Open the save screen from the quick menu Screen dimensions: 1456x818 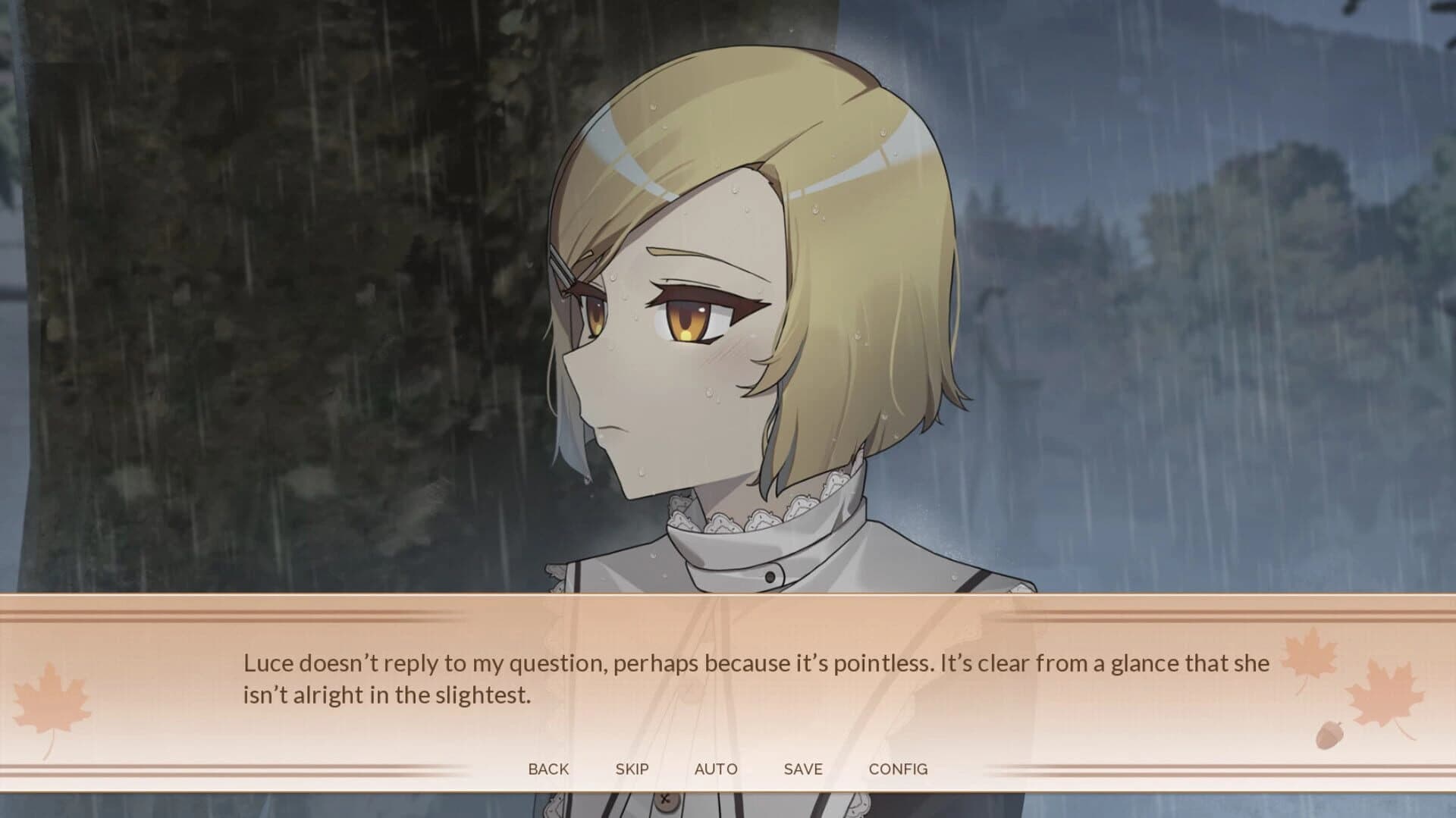(803, 769)
